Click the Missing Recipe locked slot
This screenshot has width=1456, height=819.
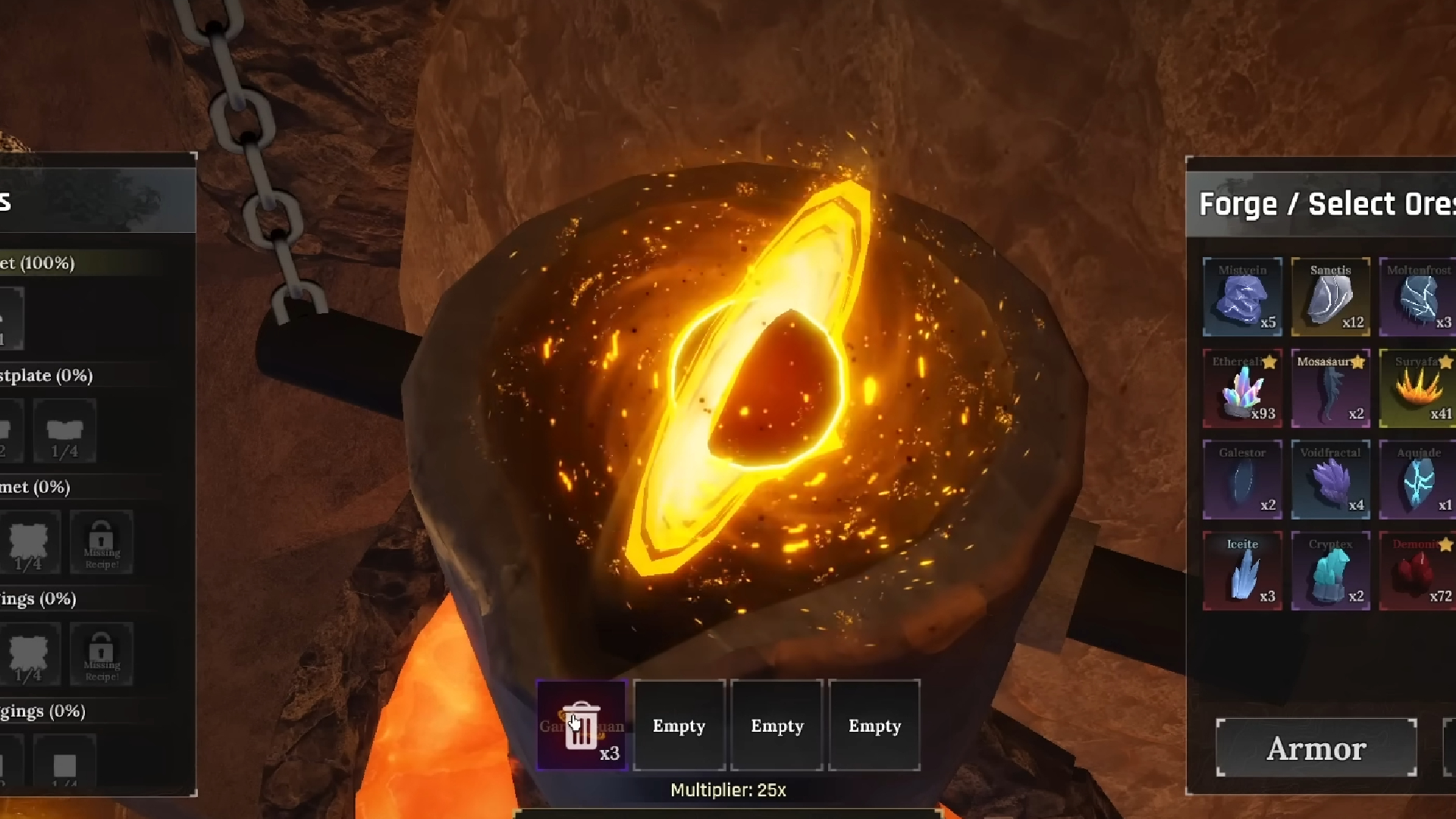102,542
